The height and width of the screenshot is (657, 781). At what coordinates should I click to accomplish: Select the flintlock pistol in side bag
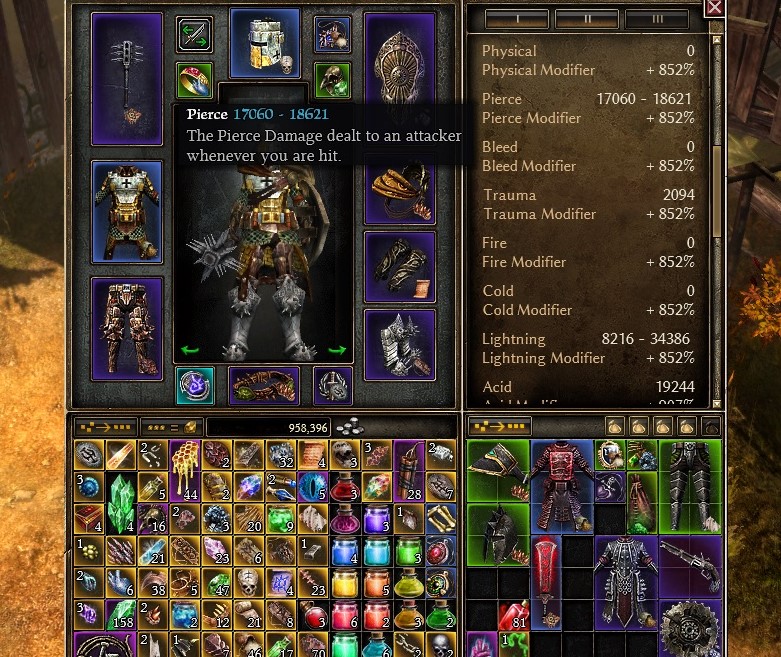(689, 568)
